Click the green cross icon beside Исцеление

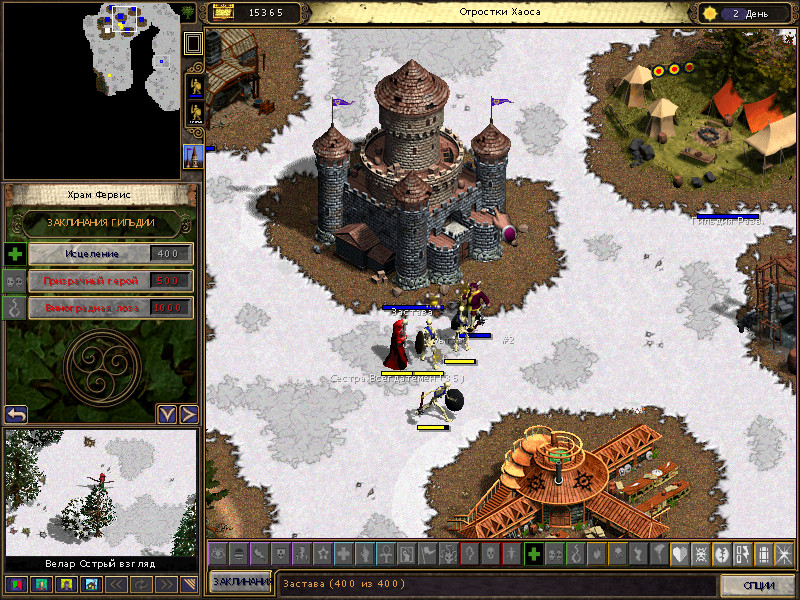14,254
